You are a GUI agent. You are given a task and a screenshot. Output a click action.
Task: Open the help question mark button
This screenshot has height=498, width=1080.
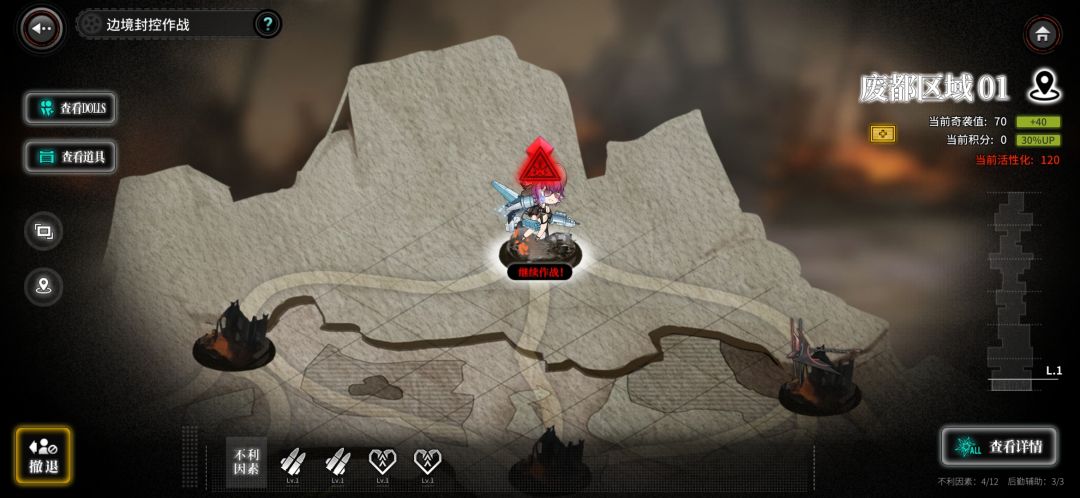tap(267, 24)
